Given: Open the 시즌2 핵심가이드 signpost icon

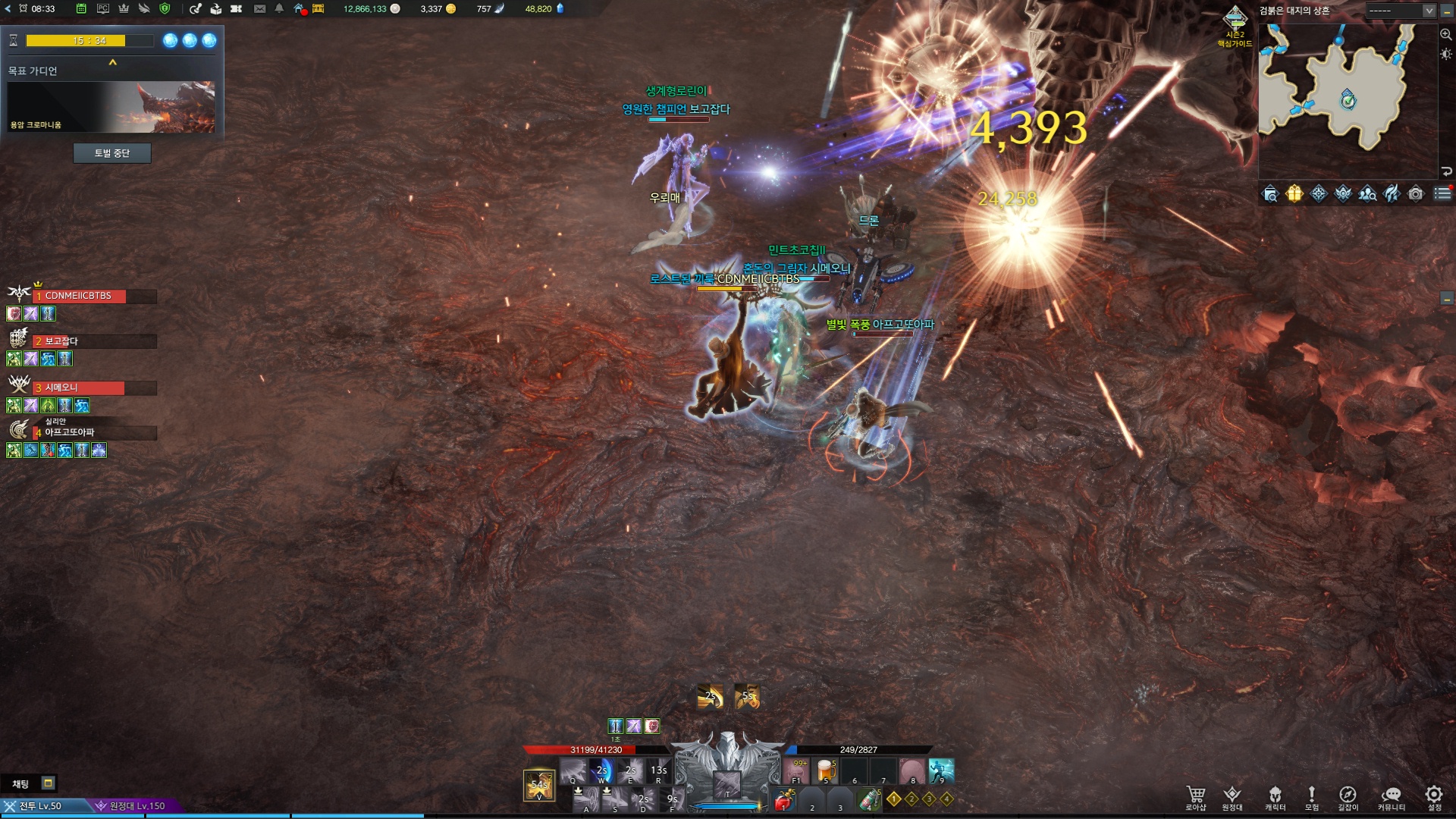Looking at the screenshot, I should (1235, 21).
